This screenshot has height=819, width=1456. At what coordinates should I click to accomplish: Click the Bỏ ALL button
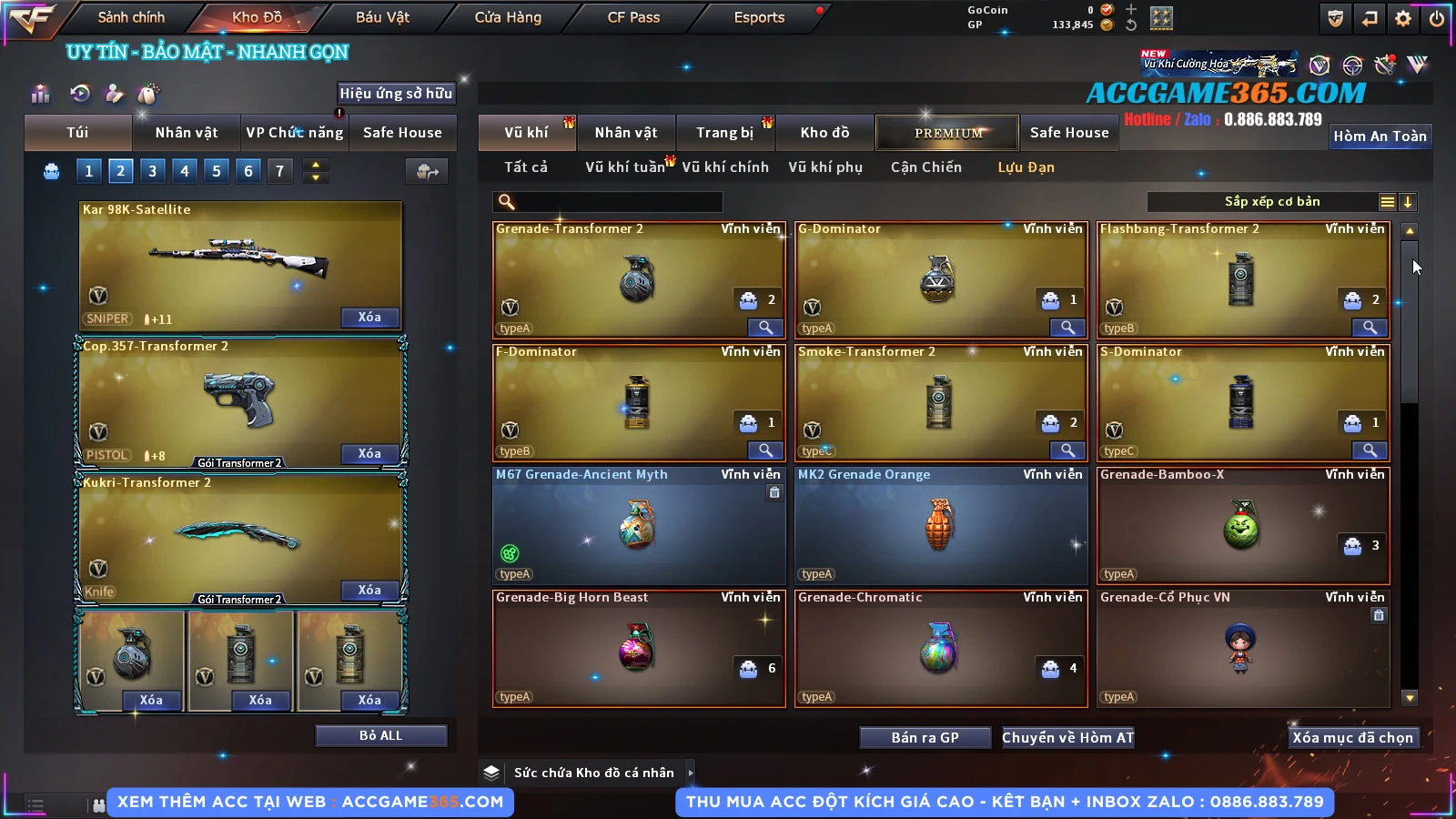380,735
